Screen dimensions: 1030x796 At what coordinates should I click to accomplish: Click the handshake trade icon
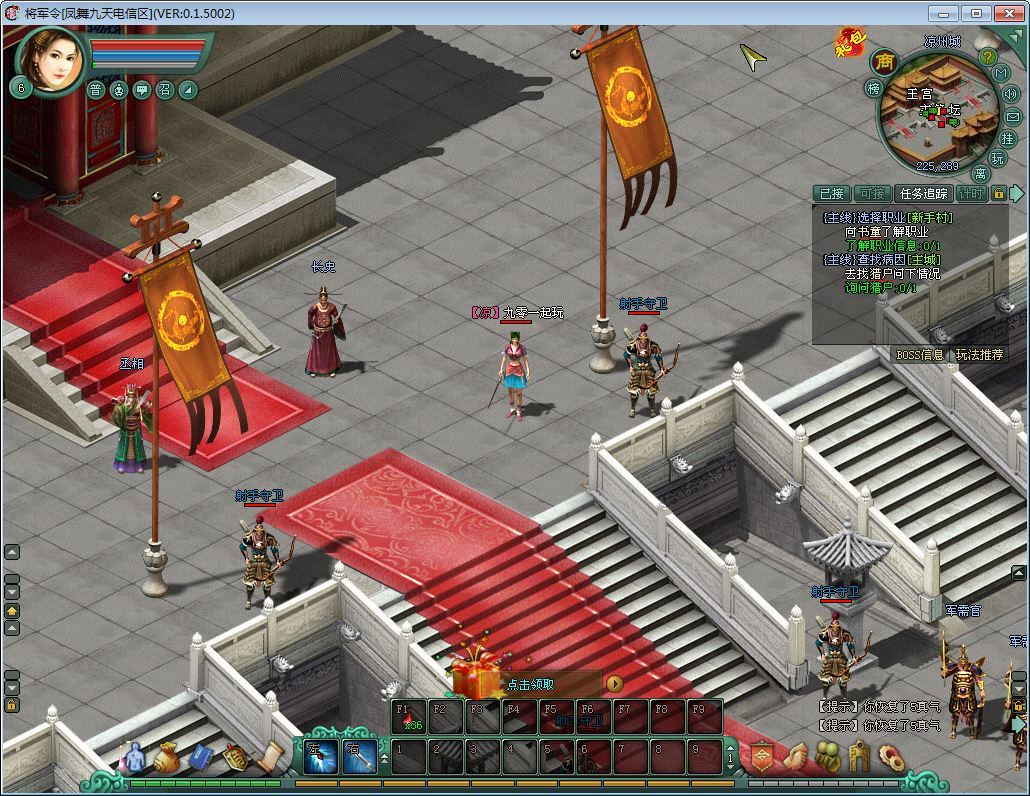(795, 757)
